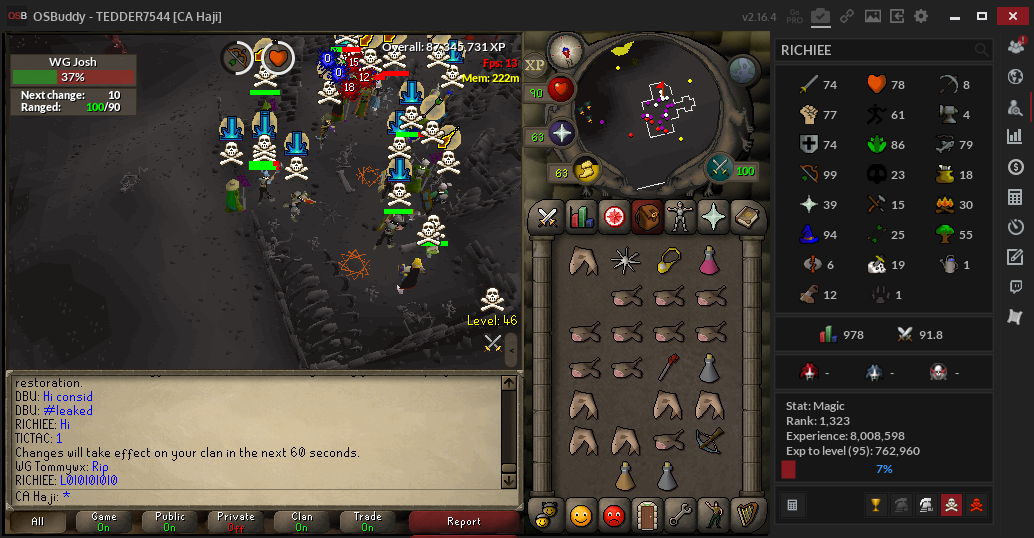Toggle run using the energy orb
Screen dimensions: 1034x538
585,172
